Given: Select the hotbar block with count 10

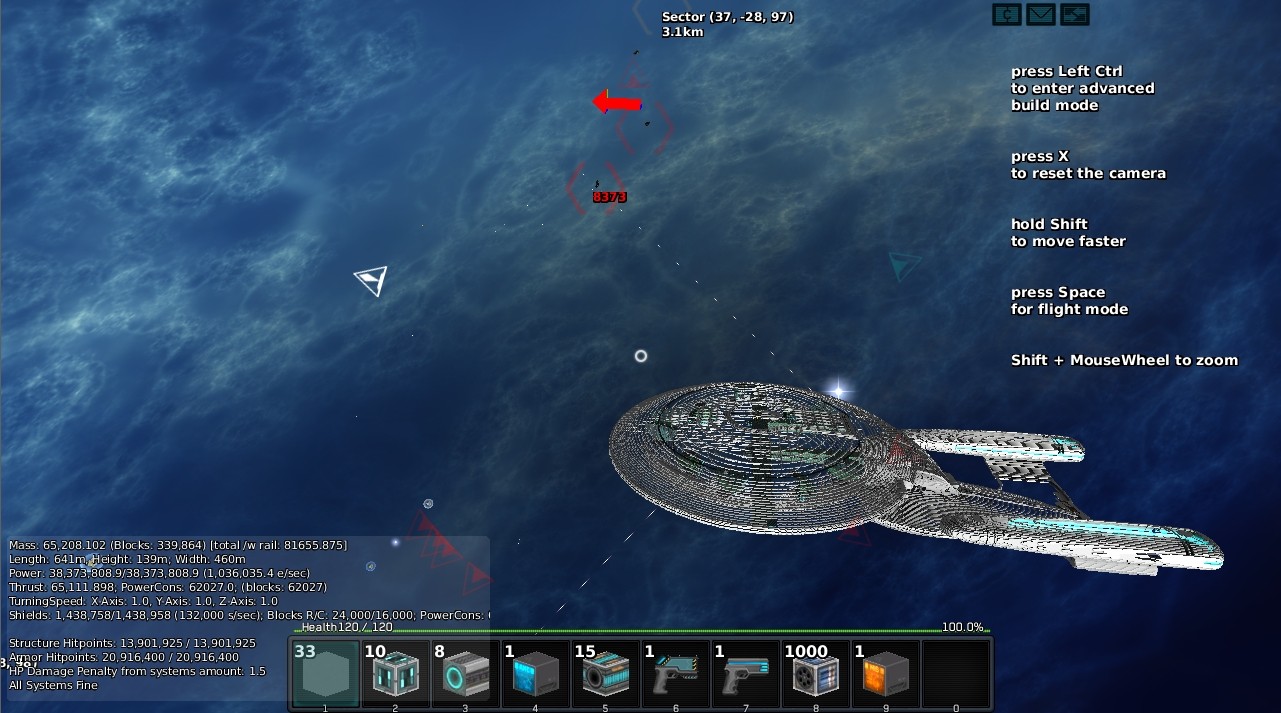Looking at the screenshot, I should point(396,673).
